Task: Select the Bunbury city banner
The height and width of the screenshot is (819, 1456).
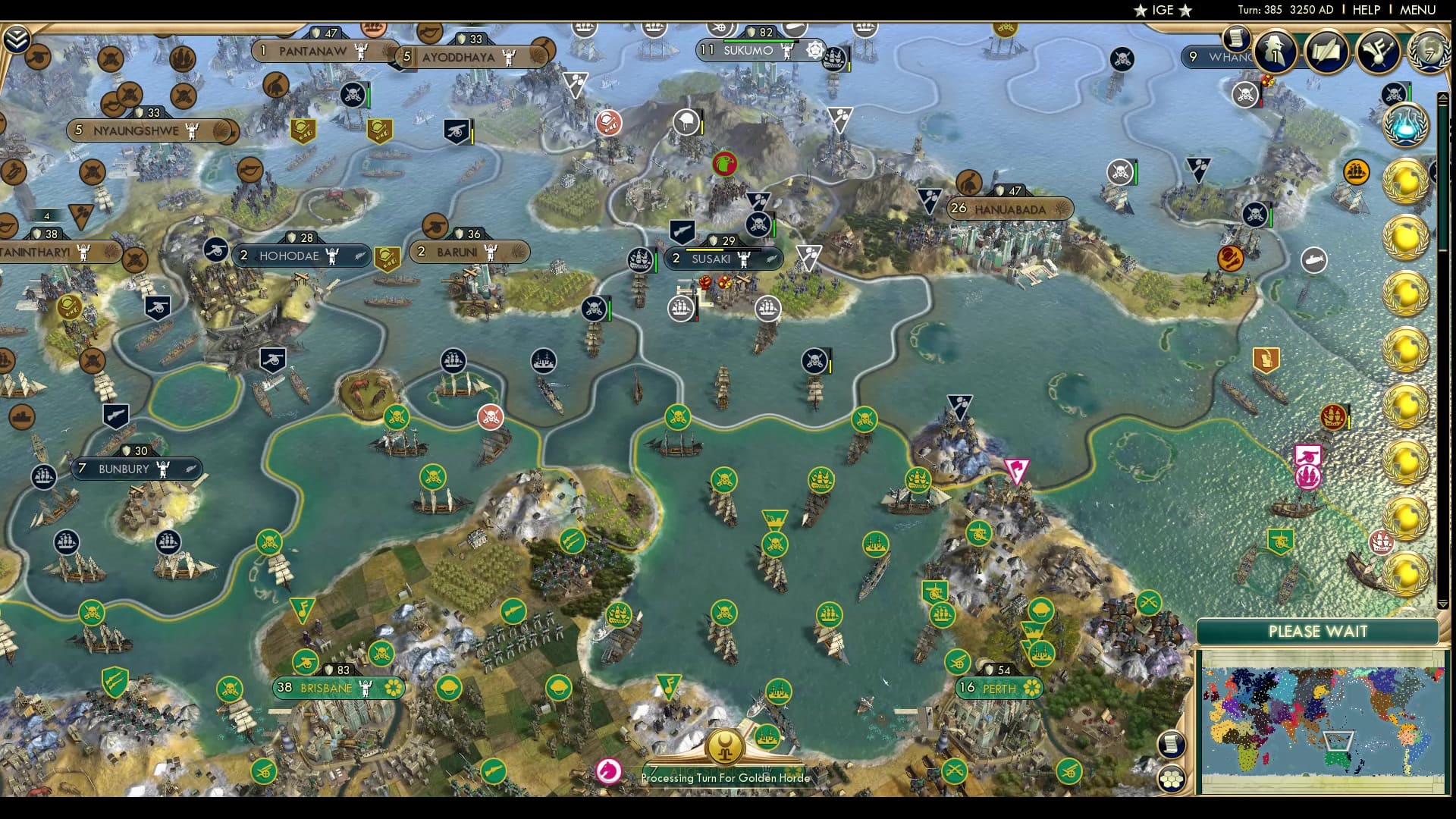Action: 124,469
